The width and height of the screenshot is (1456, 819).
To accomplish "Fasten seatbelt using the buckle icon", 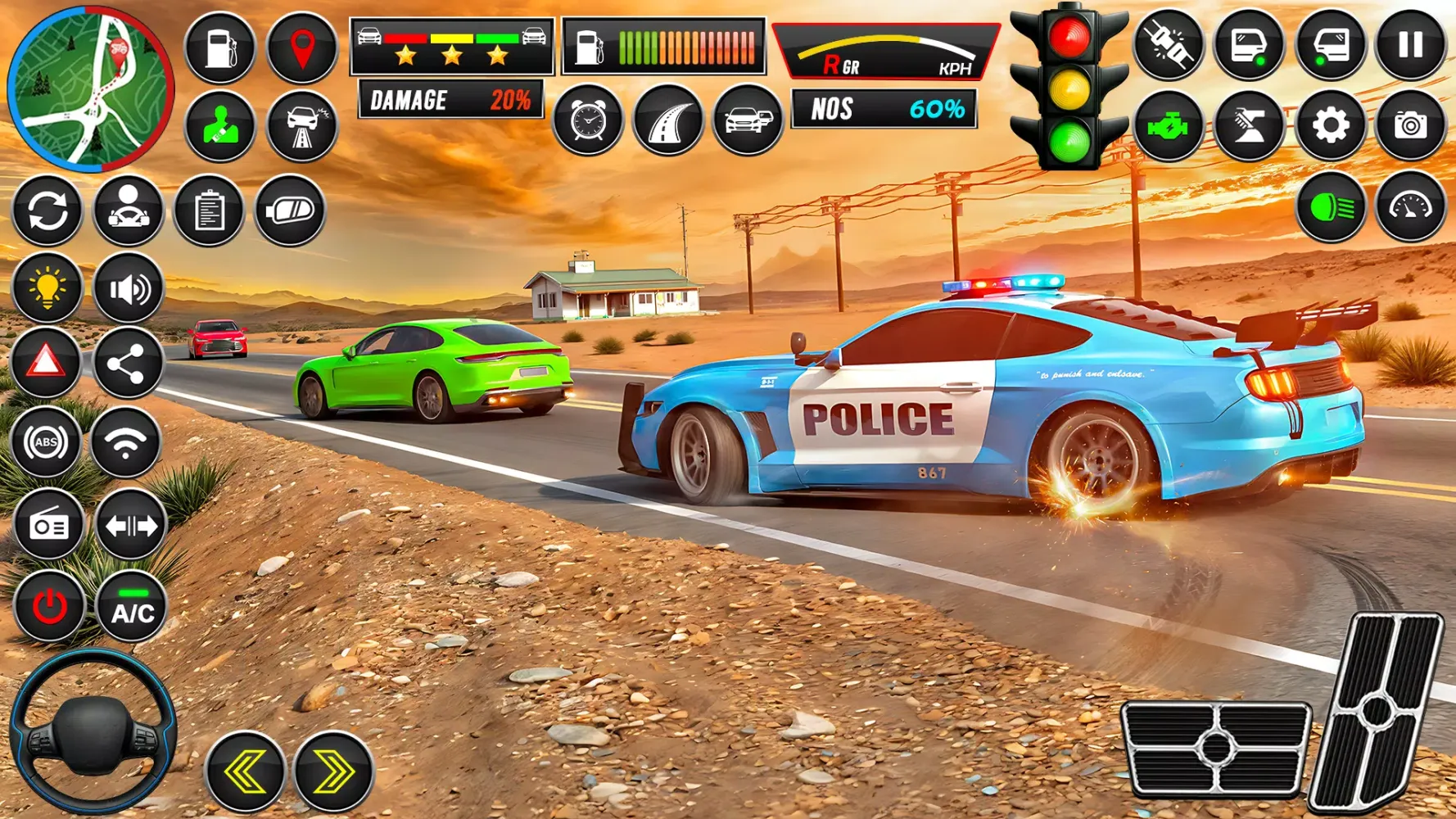I will click(x=1169, y=45).
